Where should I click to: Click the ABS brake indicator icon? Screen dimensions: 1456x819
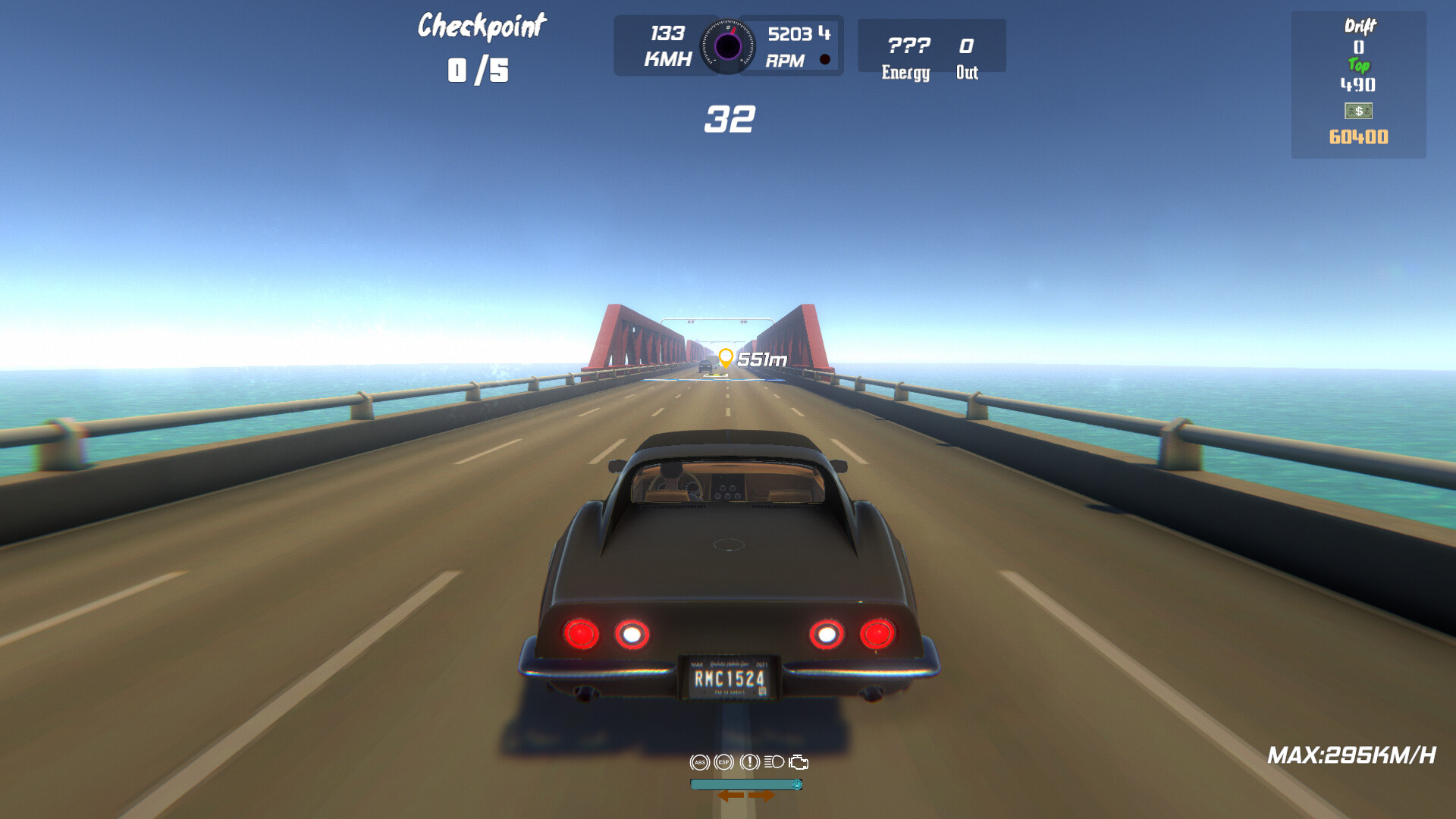[700, 762]
